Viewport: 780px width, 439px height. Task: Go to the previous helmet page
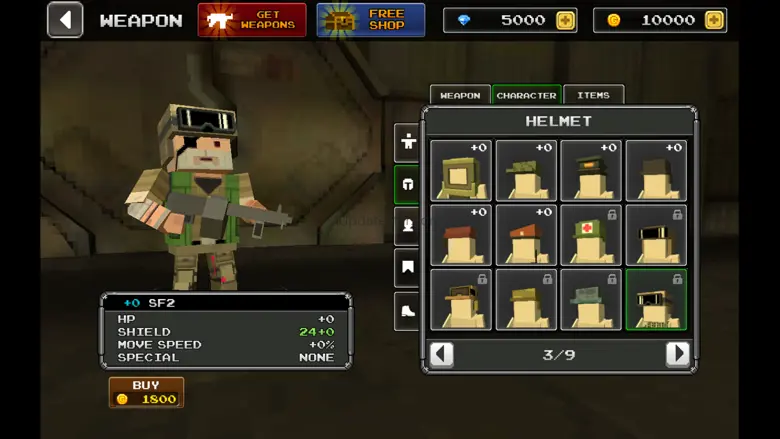point(441,354)
